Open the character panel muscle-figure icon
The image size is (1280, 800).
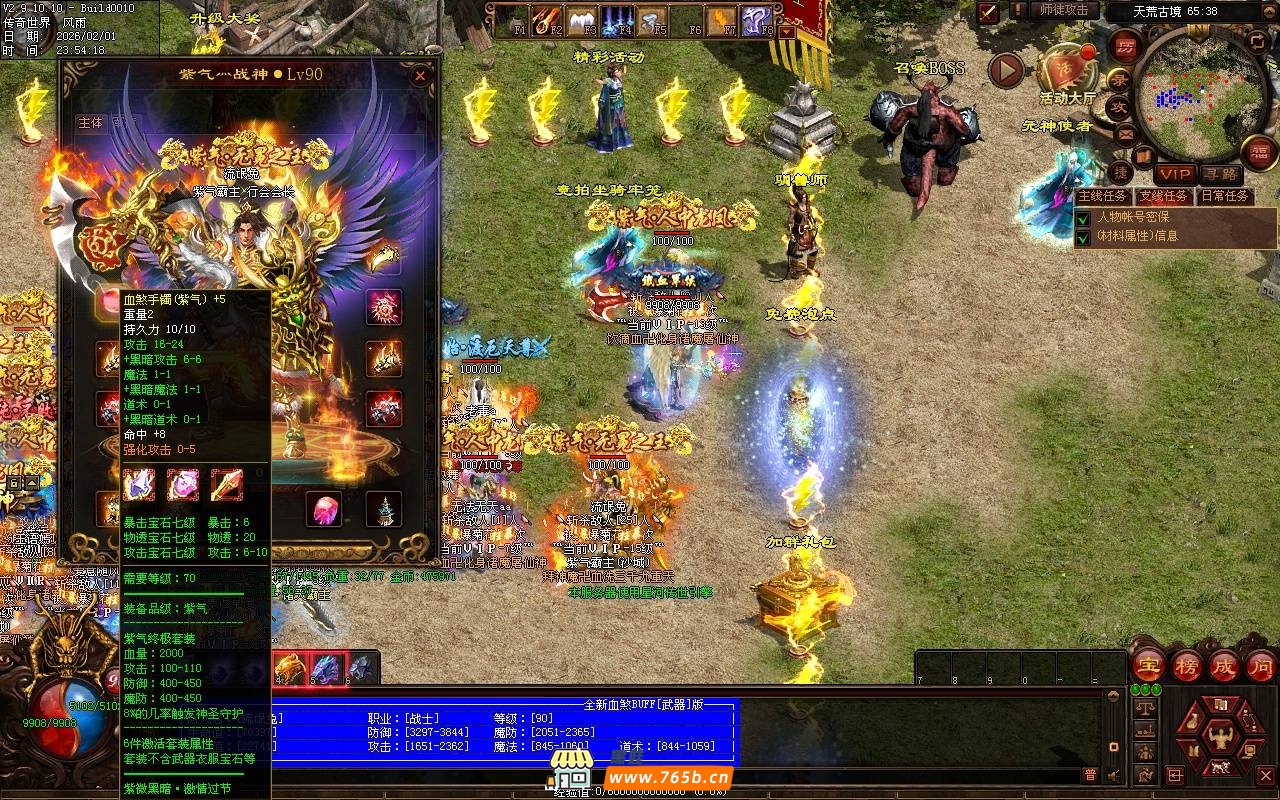(1219, 738)
